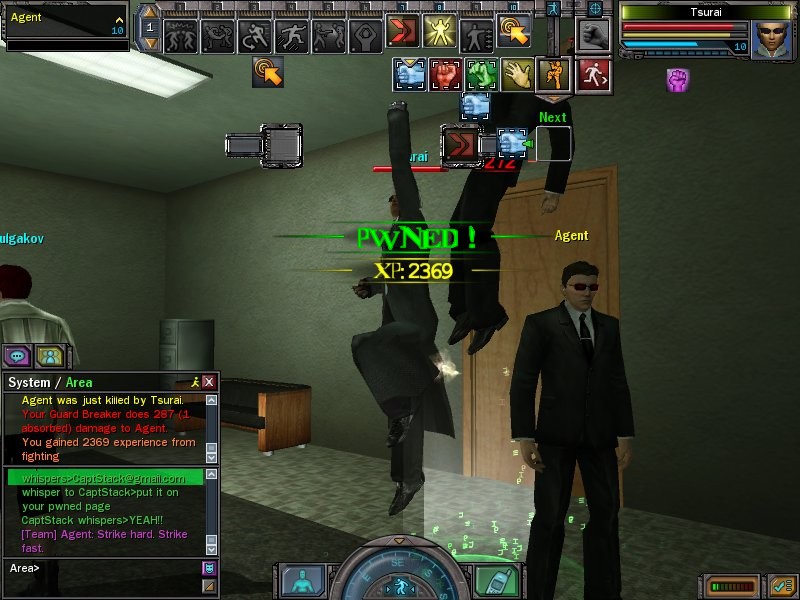Choose the green fist tactic icon
800x600 pixels.
pyautogui.click(x=482, y=74)
